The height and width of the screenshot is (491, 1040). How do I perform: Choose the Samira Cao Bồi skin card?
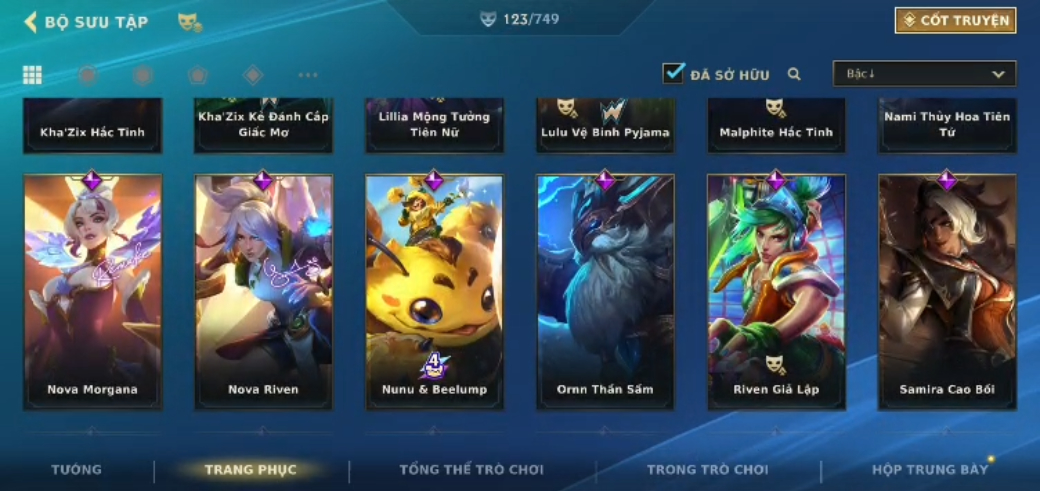coord(947,291)
